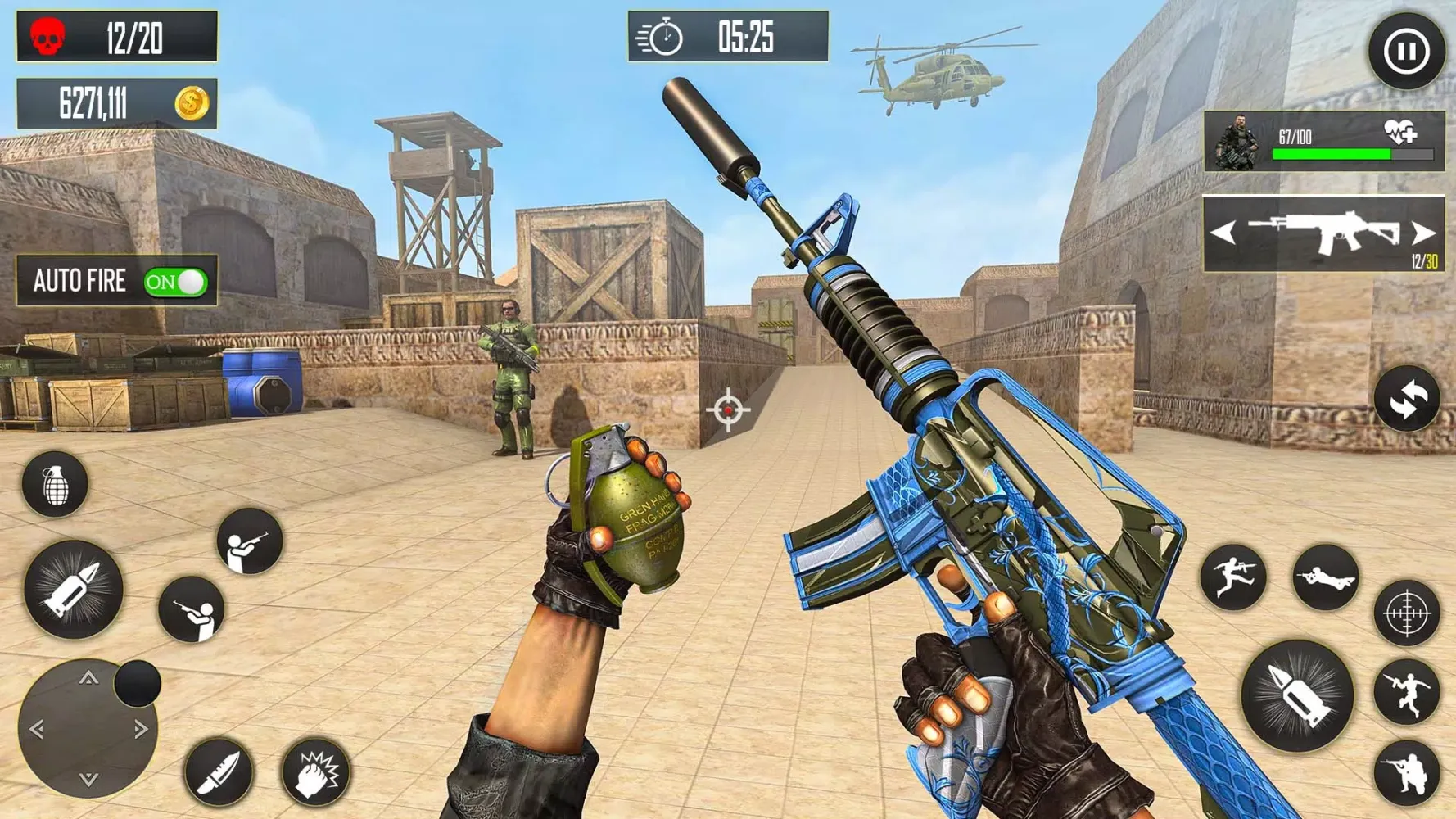Screen dimensions: 1456x819
Task: Throw a grenade using the grenade button
Action: pos(55,484)
